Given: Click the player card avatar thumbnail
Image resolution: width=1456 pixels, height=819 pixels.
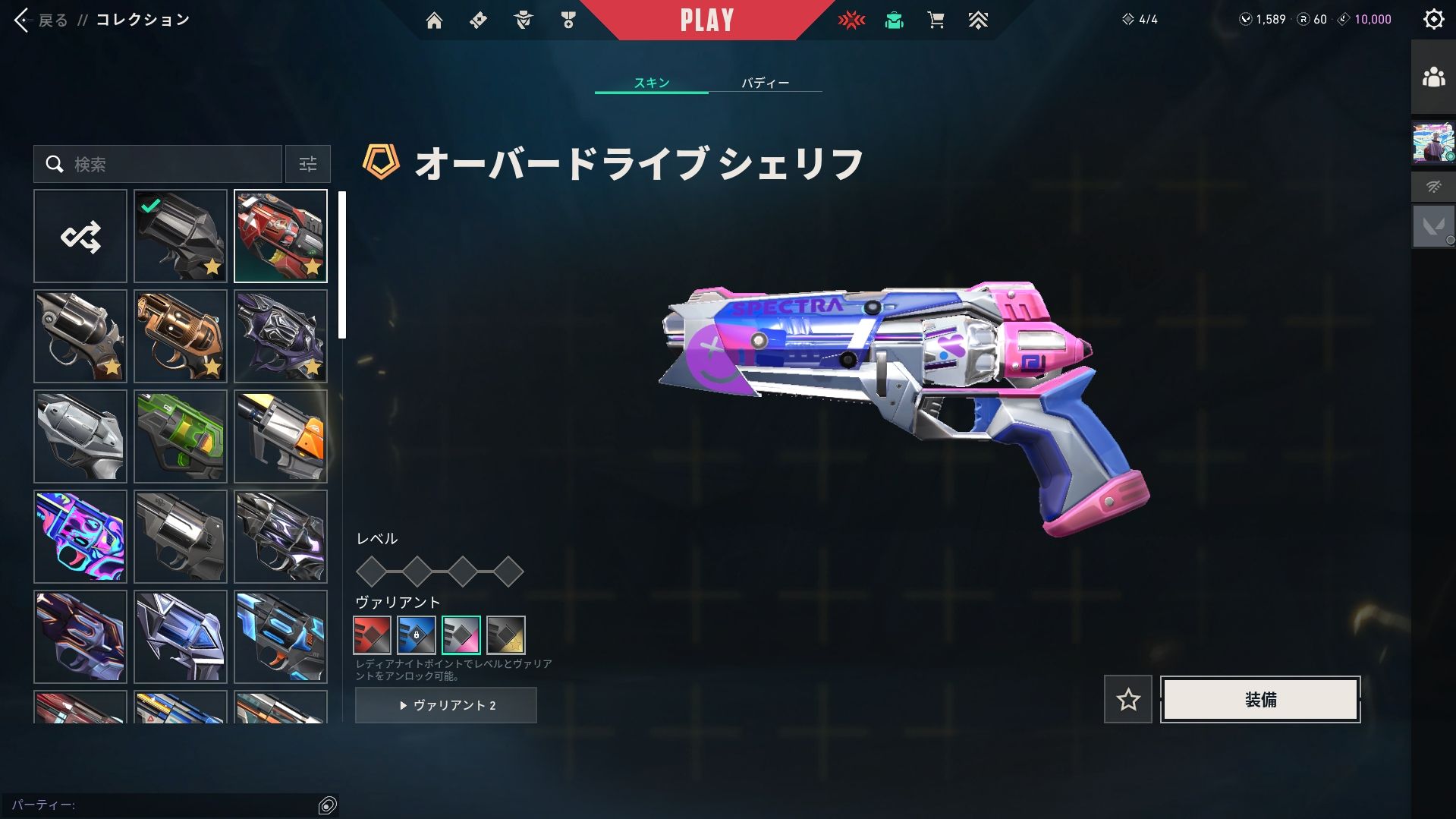Looking at the screenshot, I should tap(1433, 143).
